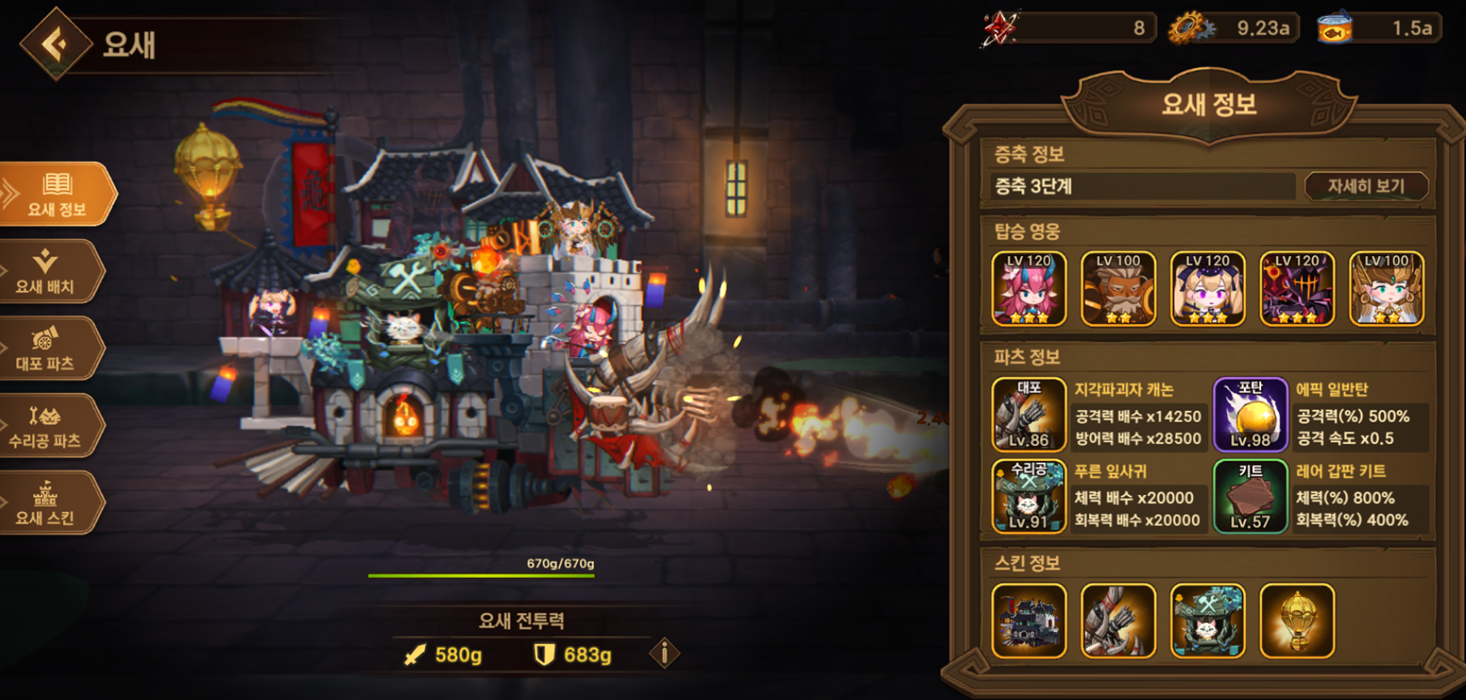The height and width of the screenshot is (700, 1466).
Task: Select the 키트 deck kit Lv.57
Action: 1251,496
